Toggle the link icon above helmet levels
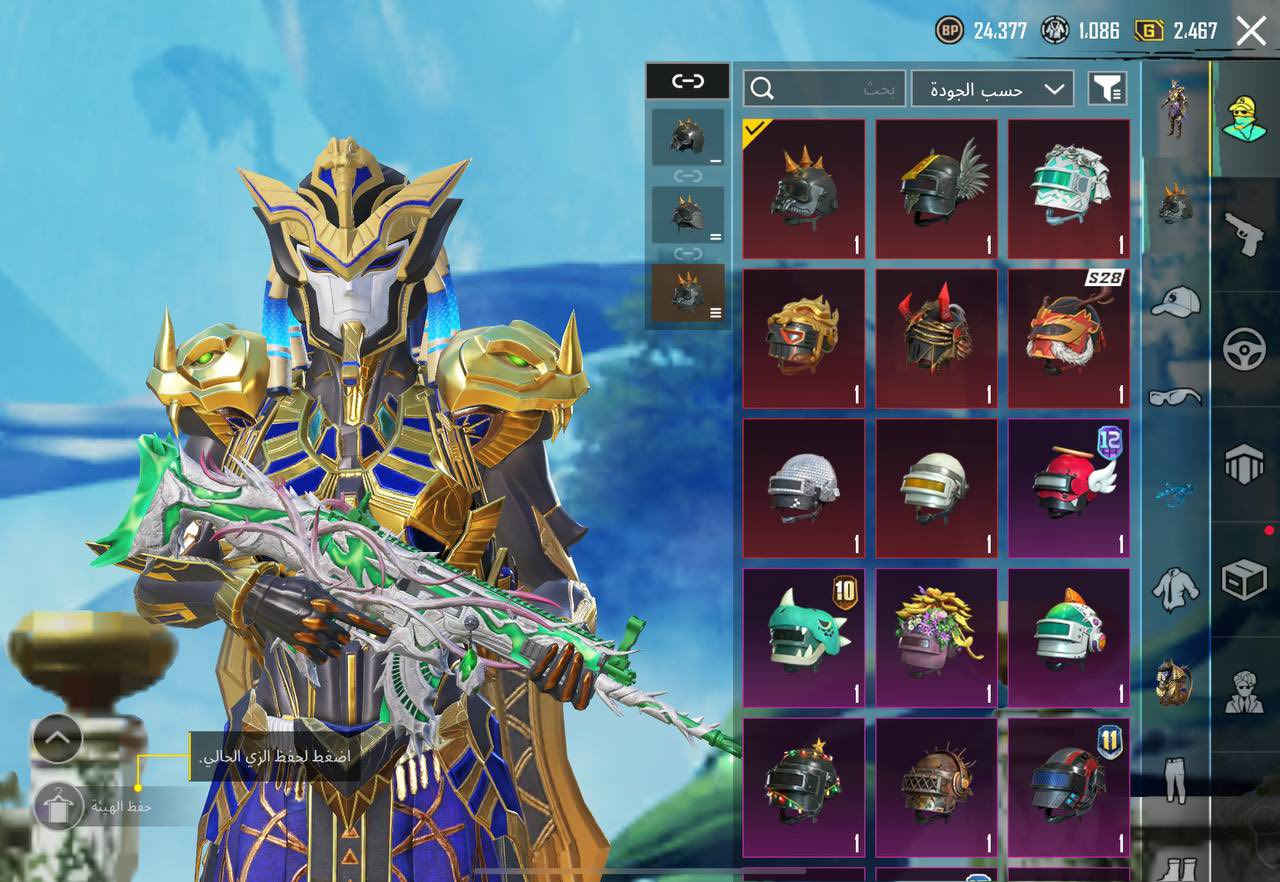The height and width of the screenshot is (882, 1280). pos(687,81)
